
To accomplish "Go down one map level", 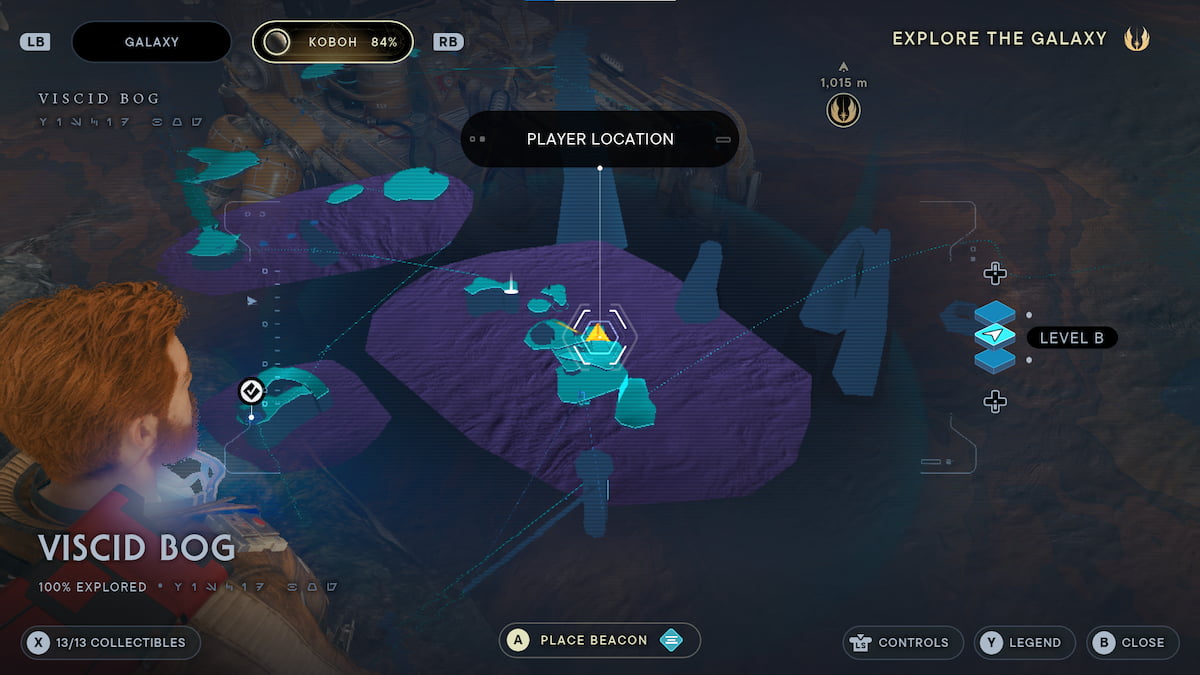I will click(x=994, y=402).
